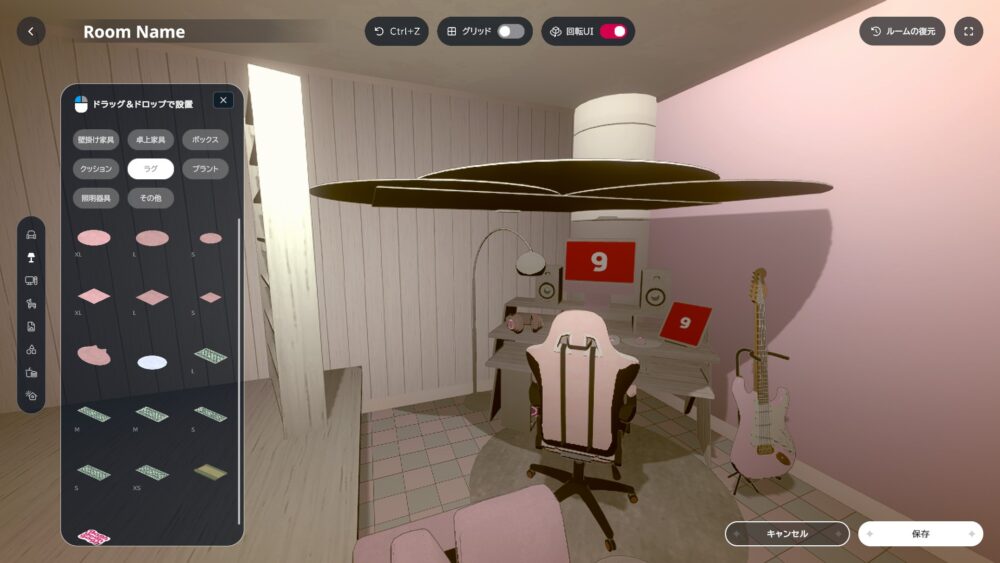Select the ラグ rug category

click(x=151, y=169)
